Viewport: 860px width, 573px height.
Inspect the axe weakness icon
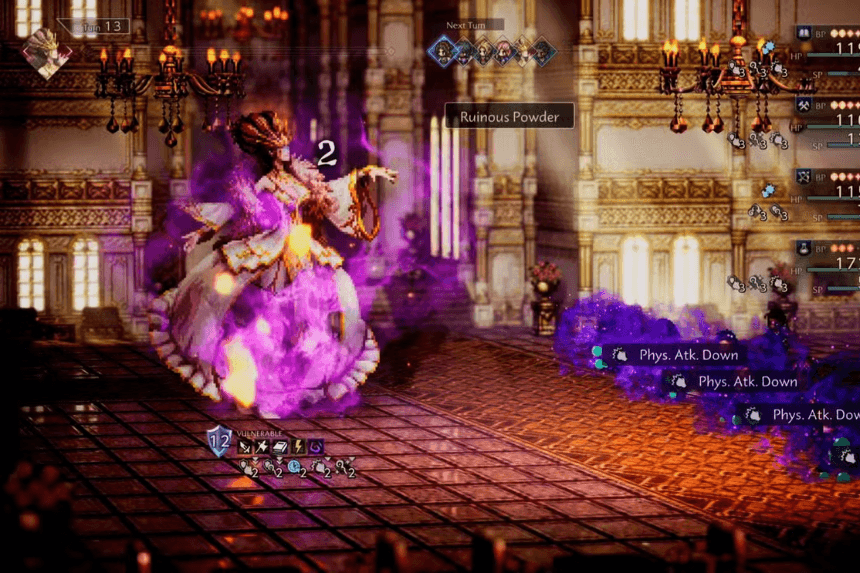pyautogui.click(x=262, y=446)
